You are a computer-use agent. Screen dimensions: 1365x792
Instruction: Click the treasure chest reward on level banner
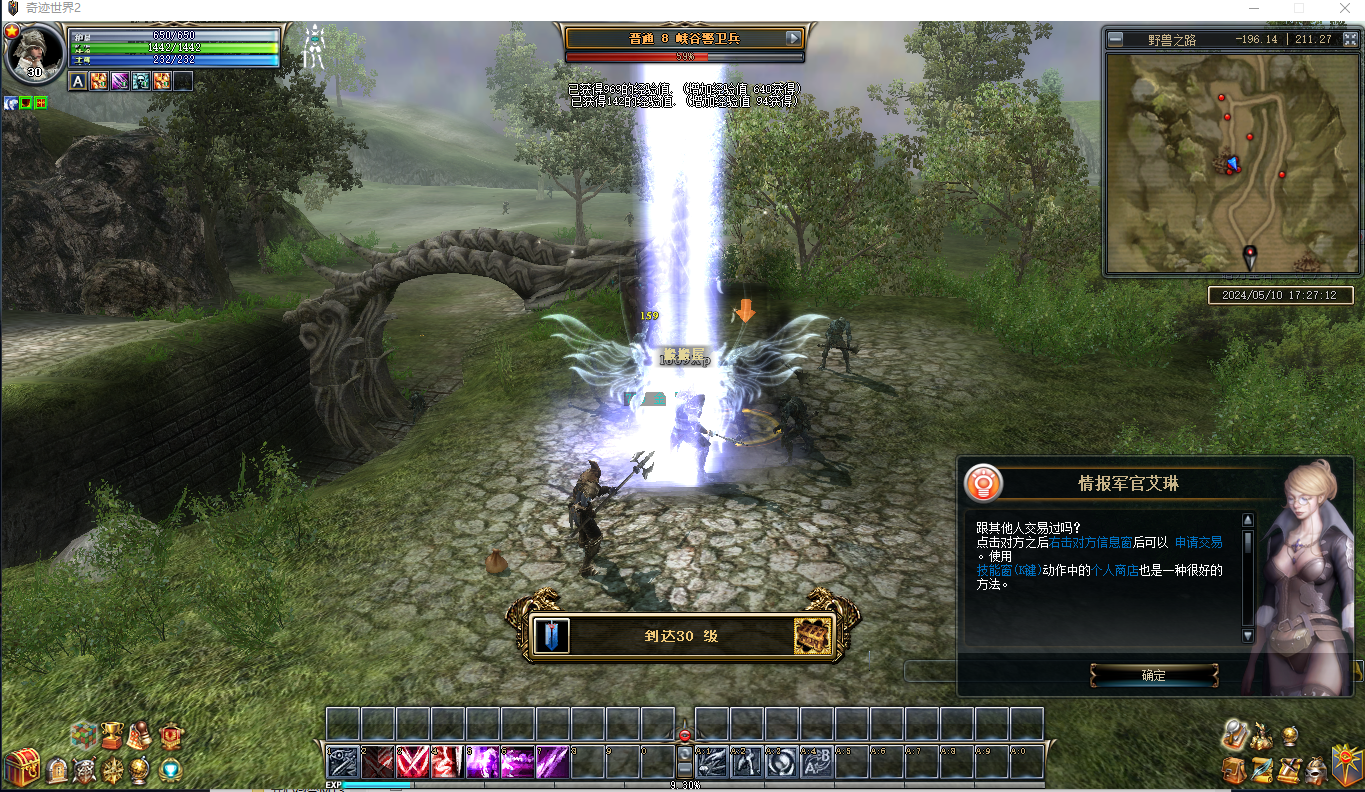pyautogui.click(x=812, y=636)
